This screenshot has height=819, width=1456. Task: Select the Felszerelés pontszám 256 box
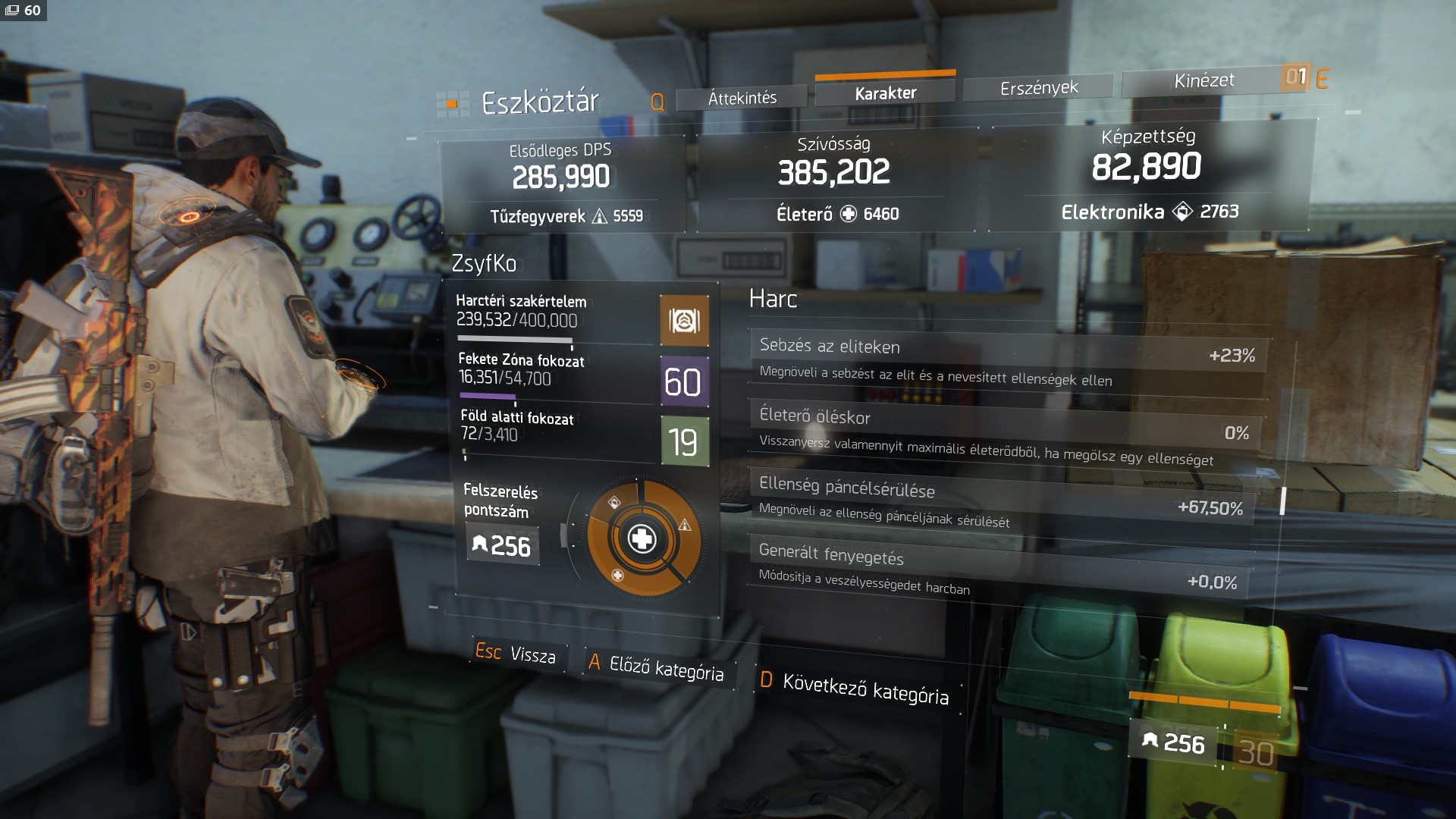point(502,546)
